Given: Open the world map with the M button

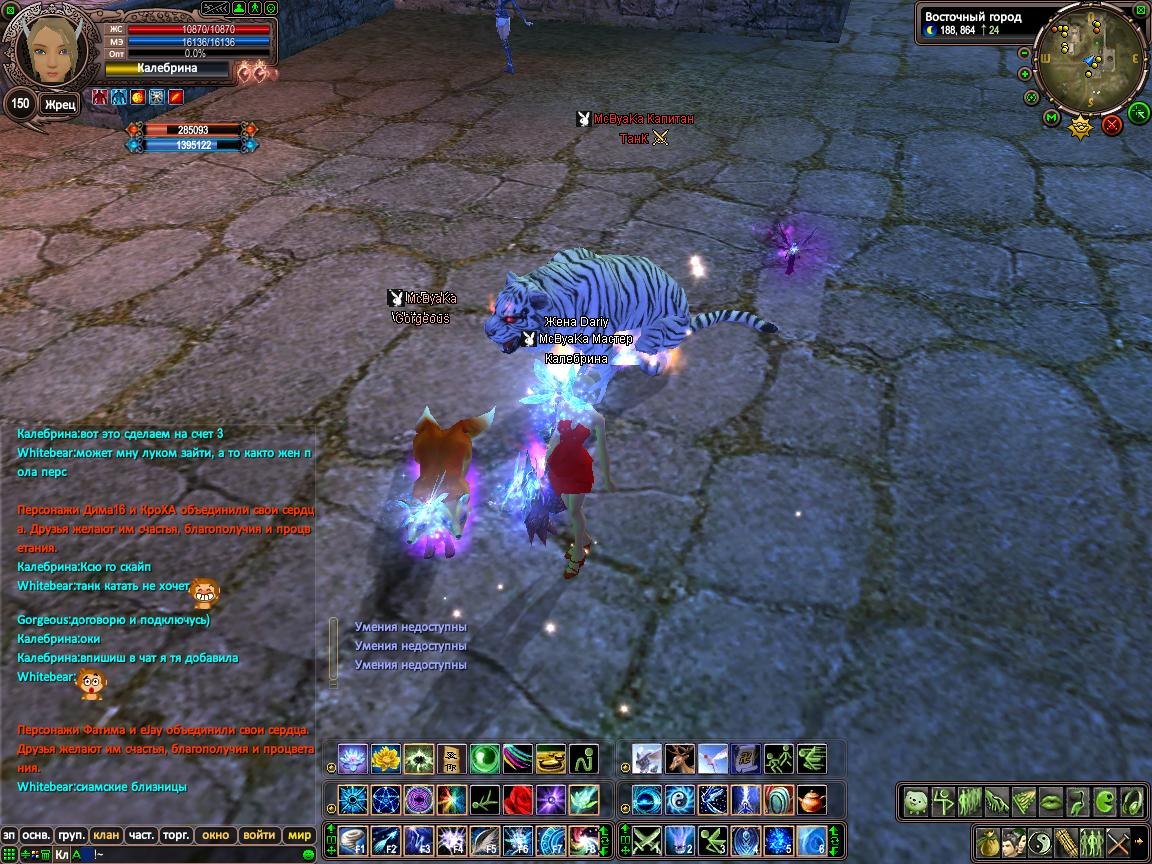Looking at the screenshot, I should pos(1051,118).
